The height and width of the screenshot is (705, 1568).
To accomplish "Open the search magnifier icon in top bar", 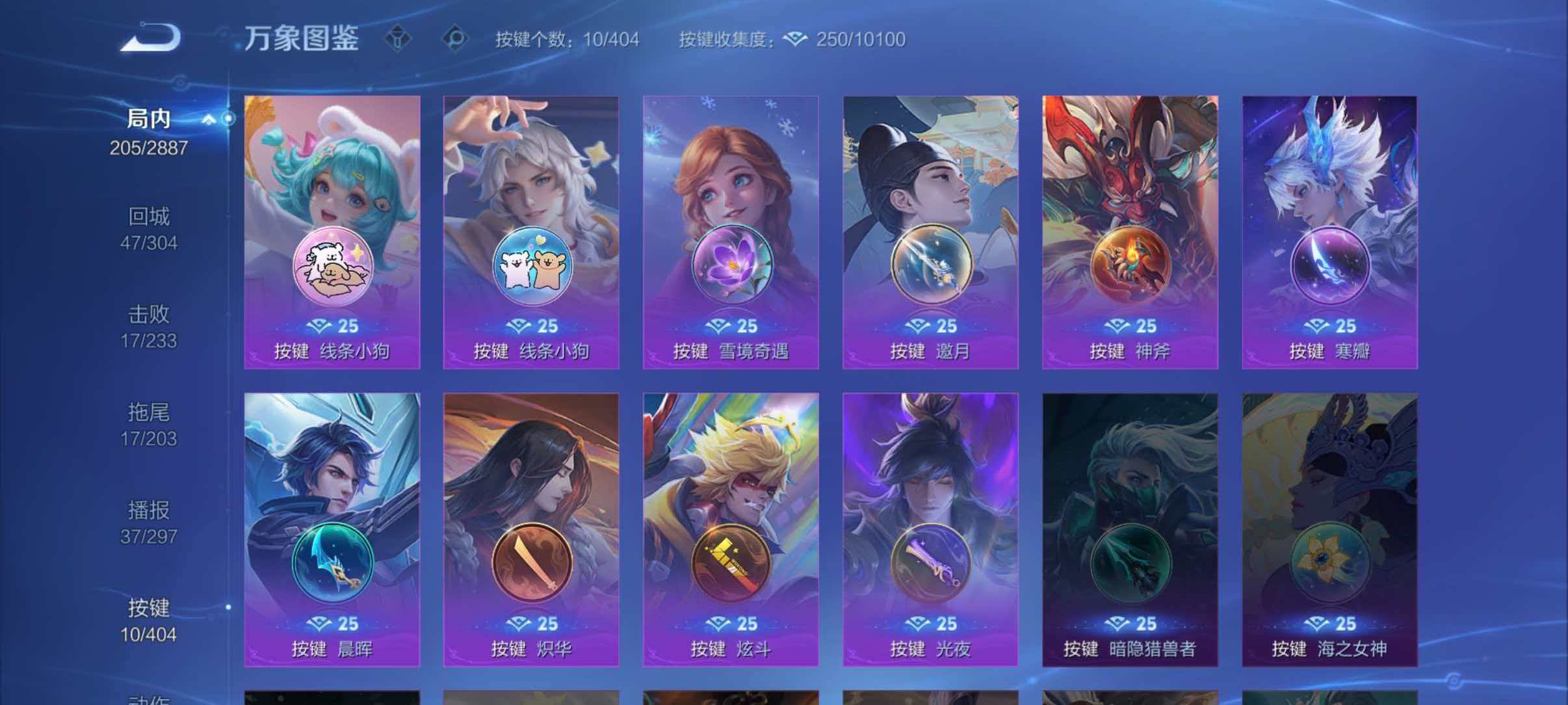I will (455, 38).
